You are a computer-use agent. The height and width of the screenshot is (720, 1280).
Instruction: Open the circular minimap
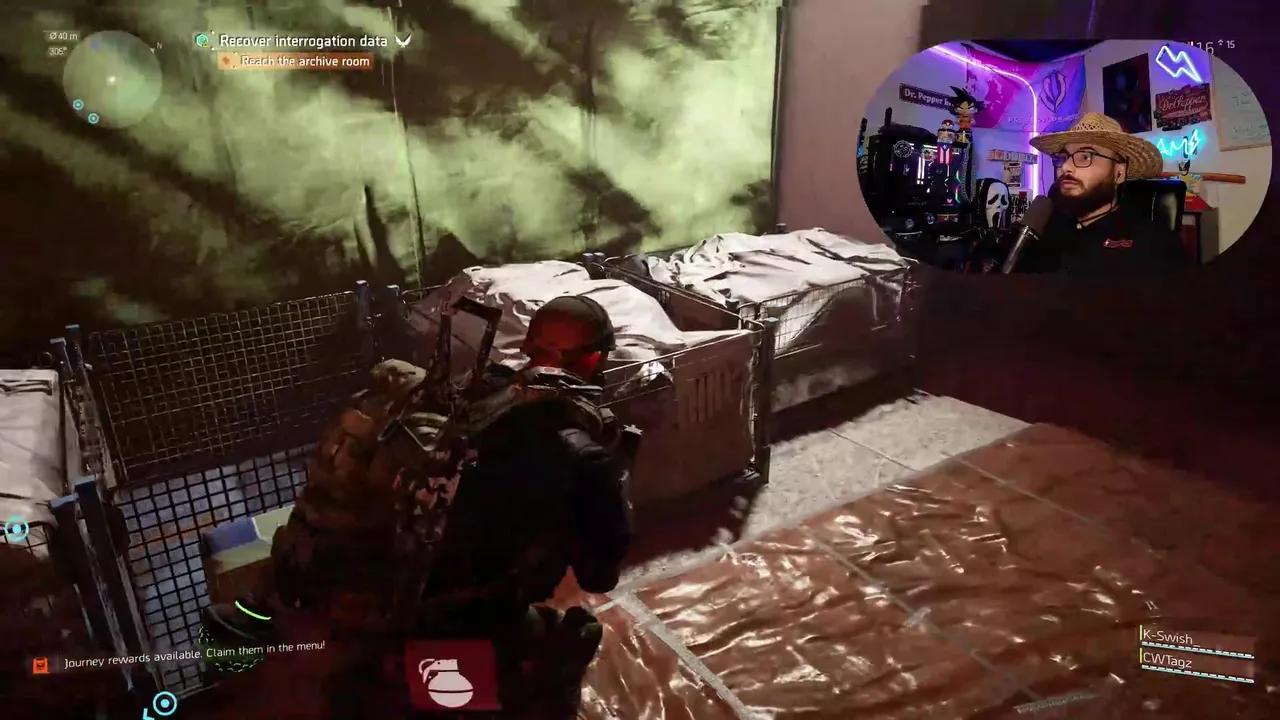click(112, 78)
